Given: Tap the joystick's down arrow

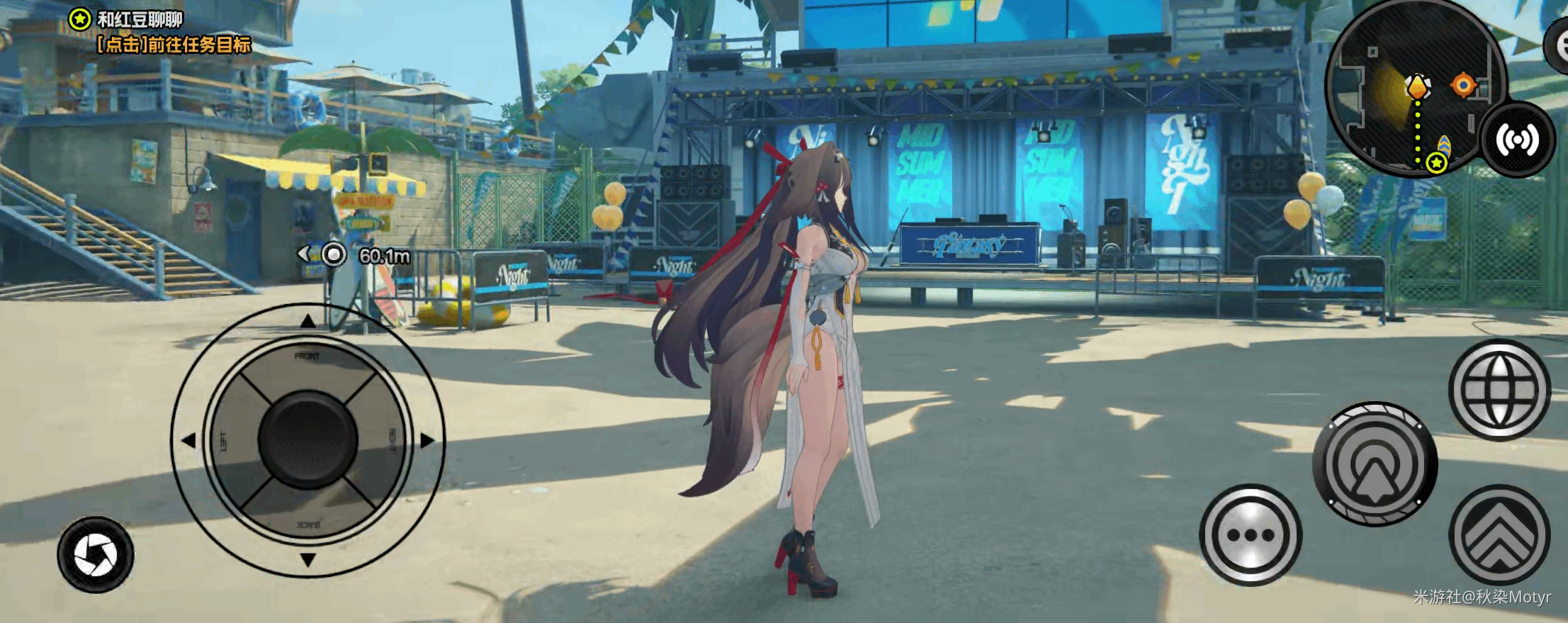Looking at the screenshot, I should pyautogui.click(x=308, y=560).
